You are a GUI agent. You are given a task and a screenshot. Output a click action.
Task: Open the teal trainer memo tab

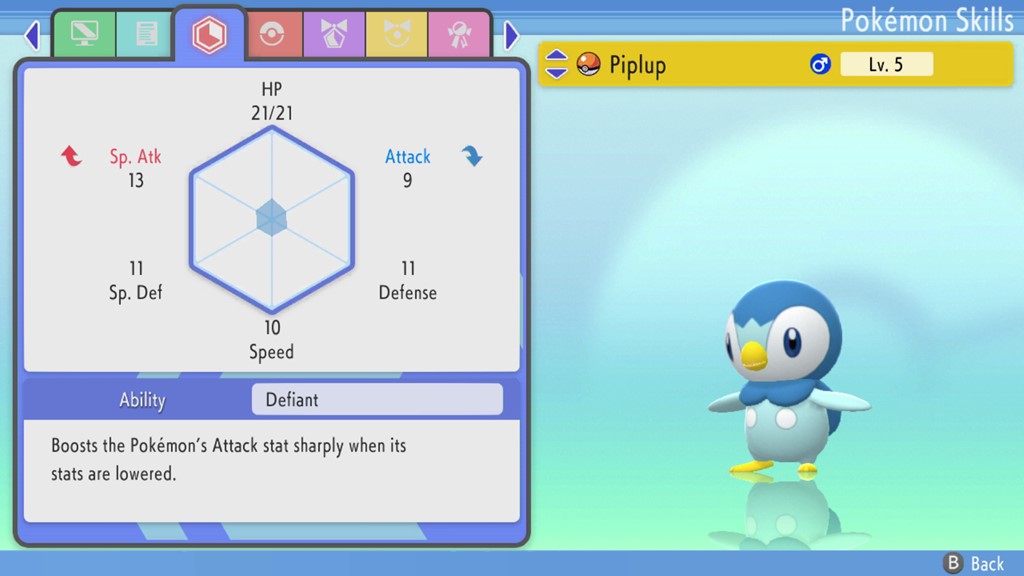pos(144,35)
